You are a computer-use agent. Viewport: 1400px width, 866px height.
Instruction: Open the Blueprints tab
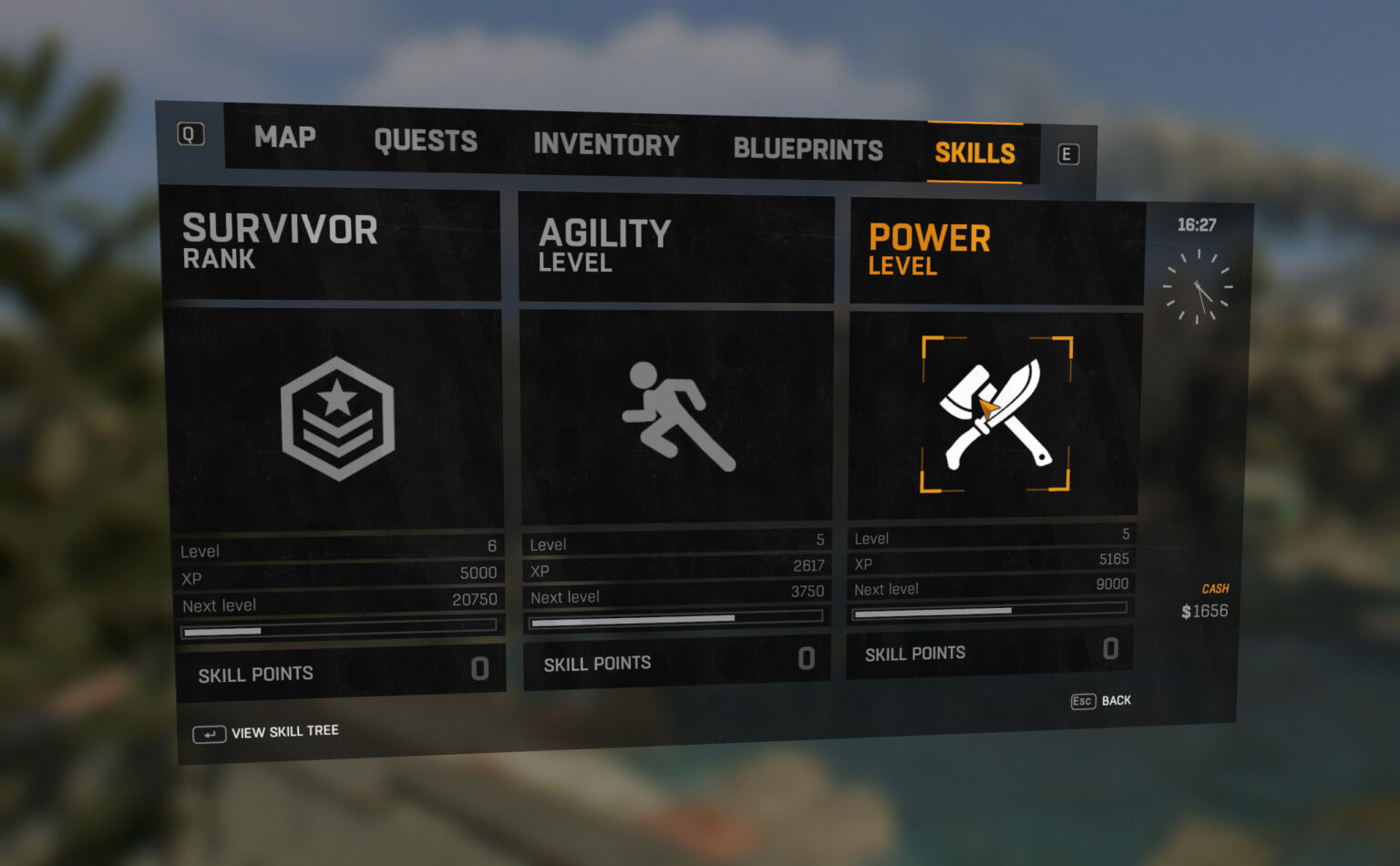point(808,149)
